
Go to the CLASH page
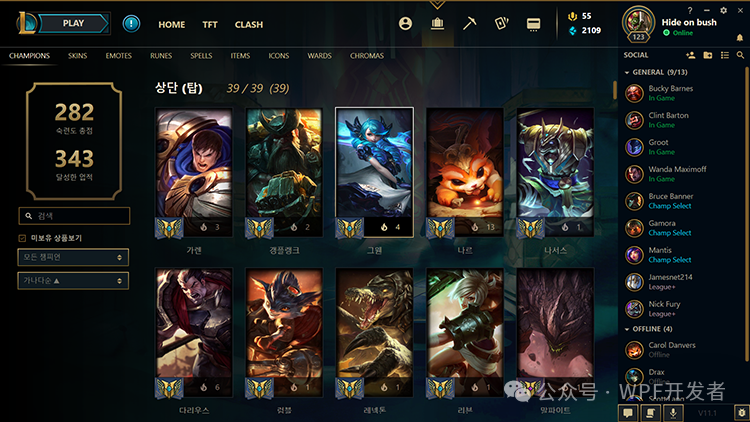pos(249,24)
